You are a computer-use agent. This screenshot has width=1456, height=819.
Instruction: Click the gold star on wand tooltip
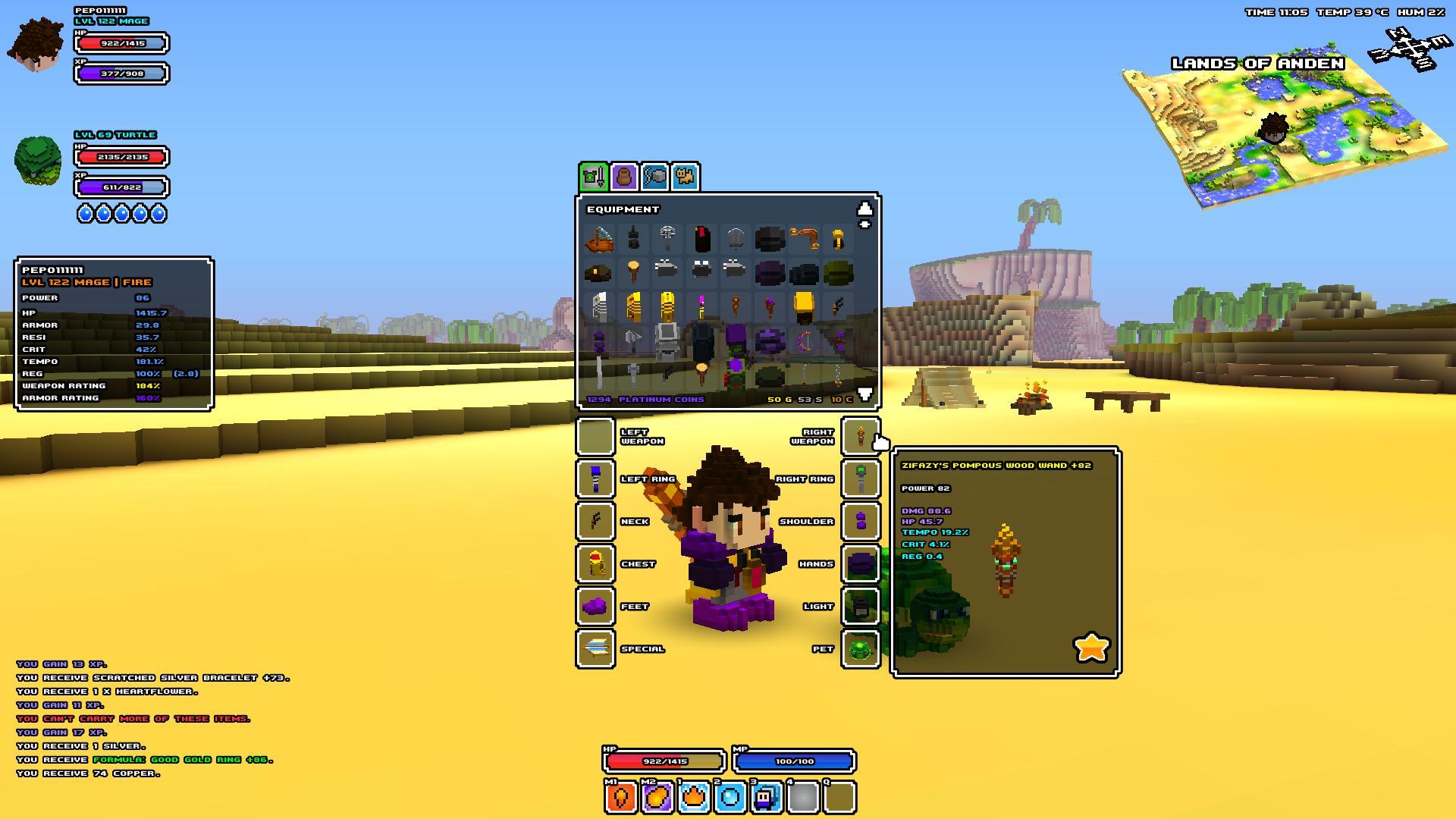click(x=1091, y=648)
